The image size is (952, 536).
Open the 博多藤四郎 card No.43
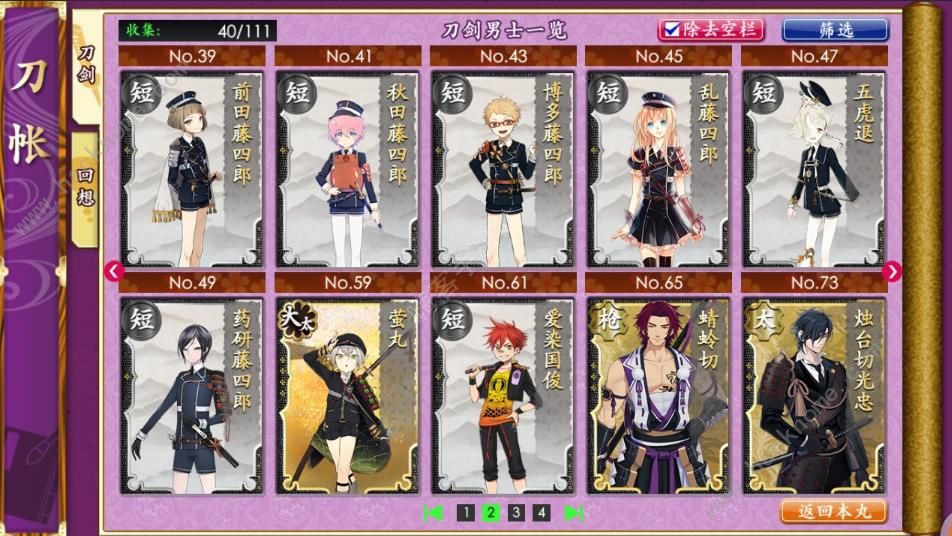503,167
